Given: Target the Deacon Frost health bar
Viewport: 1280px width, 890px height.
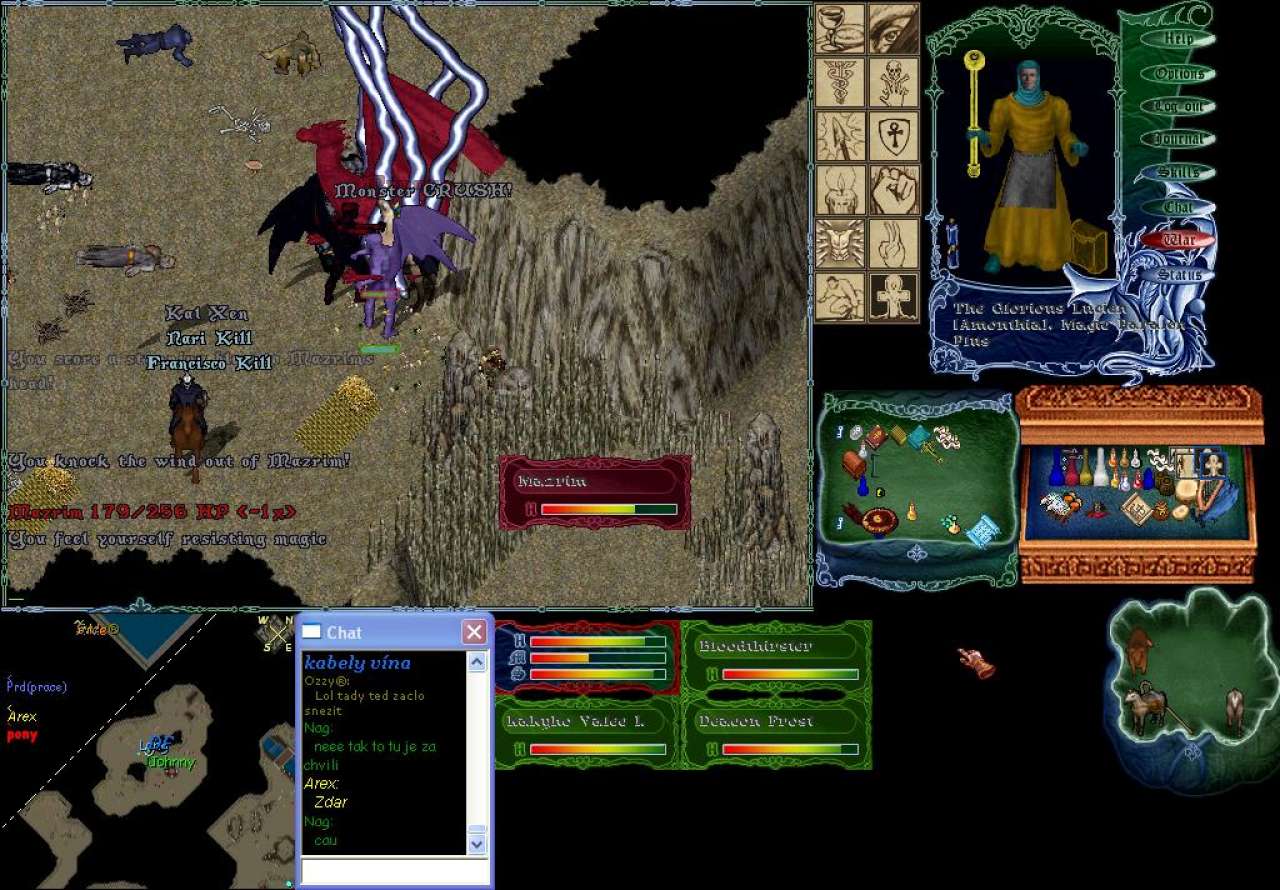Looking at the screenshot, I should [x=776, y=734].
